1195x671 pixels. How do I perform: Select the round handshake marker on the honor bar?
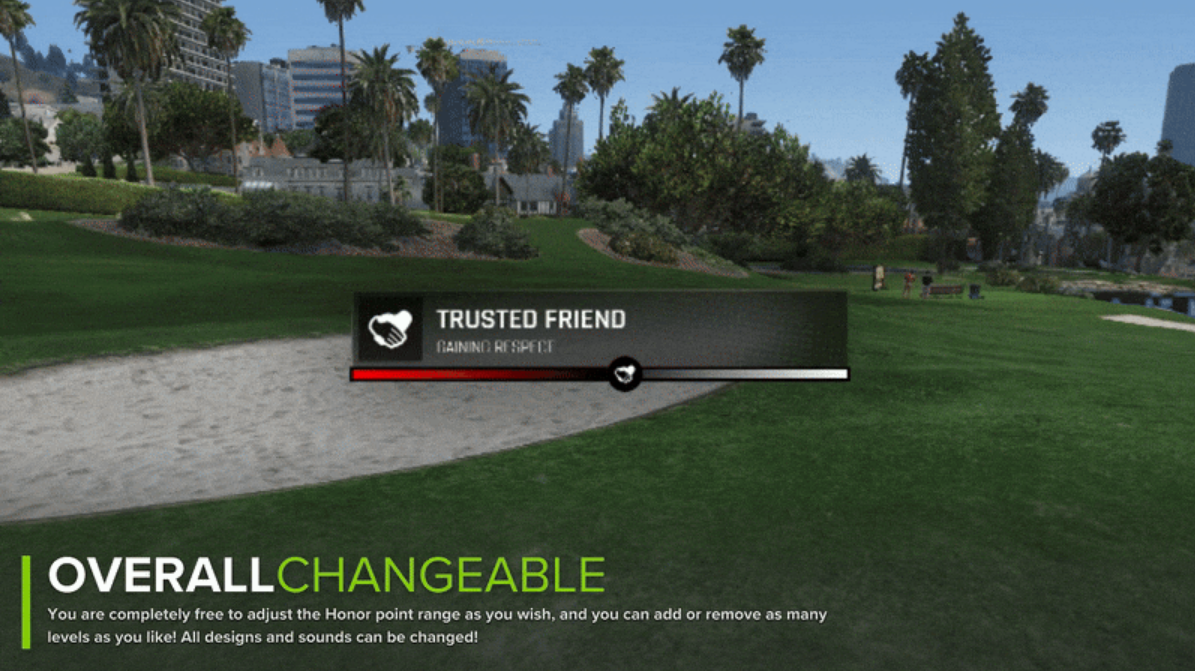coord(625,374)
